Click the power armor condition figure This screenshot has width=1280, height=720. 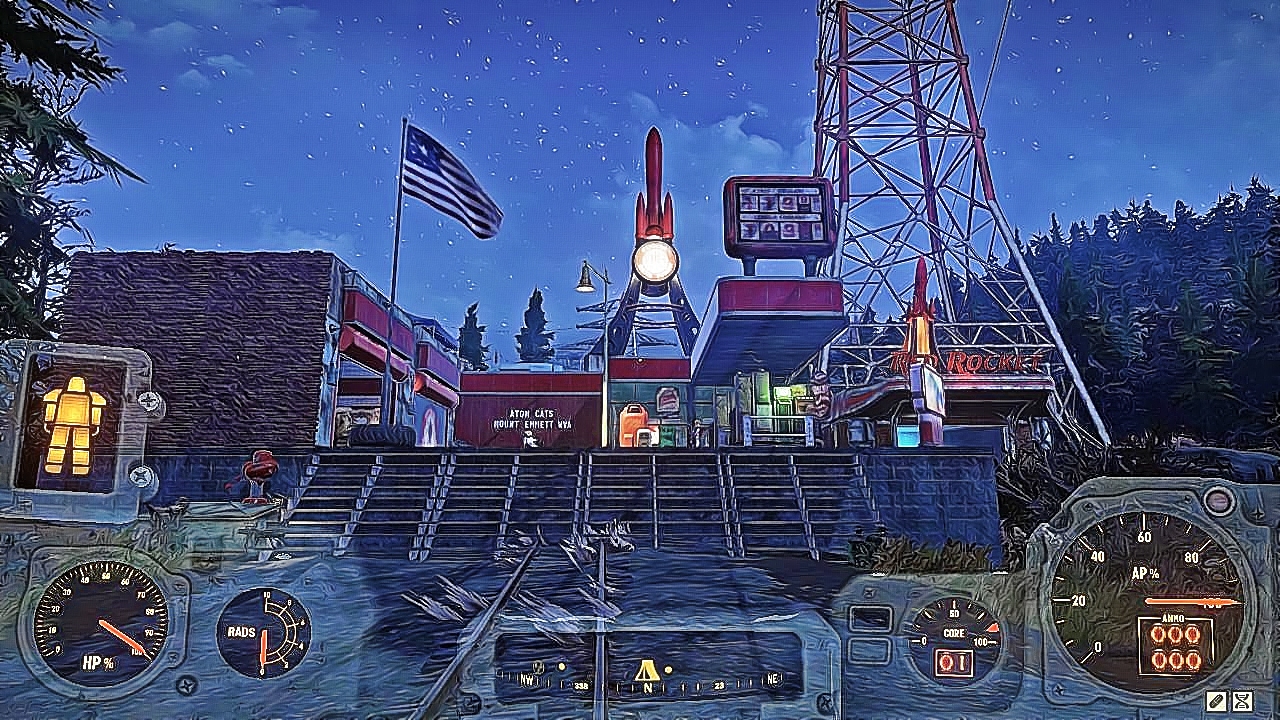click(72, 424)
